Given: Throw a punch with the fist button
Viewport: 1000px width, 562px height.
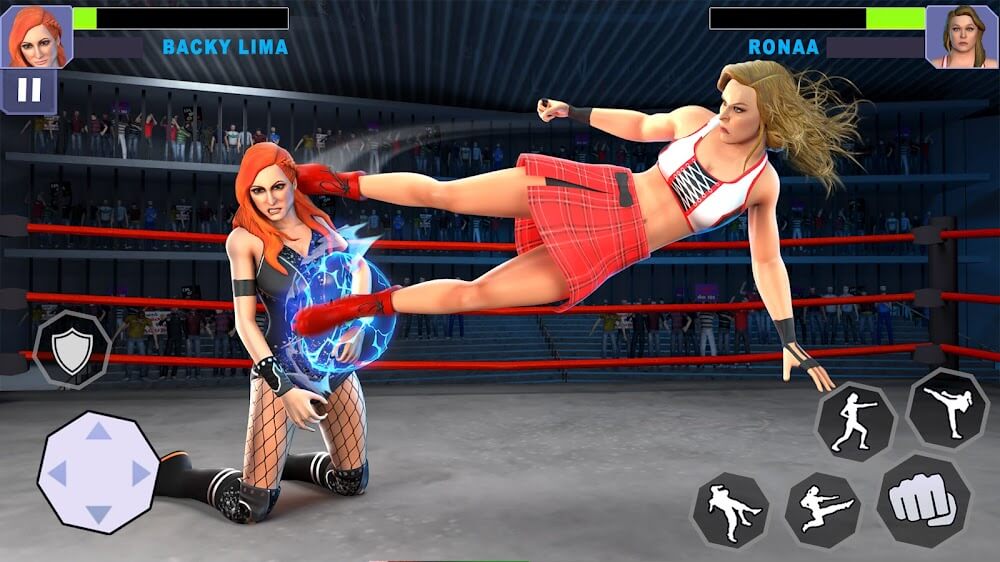Looking at the screenshot, I should coord(923,500).
